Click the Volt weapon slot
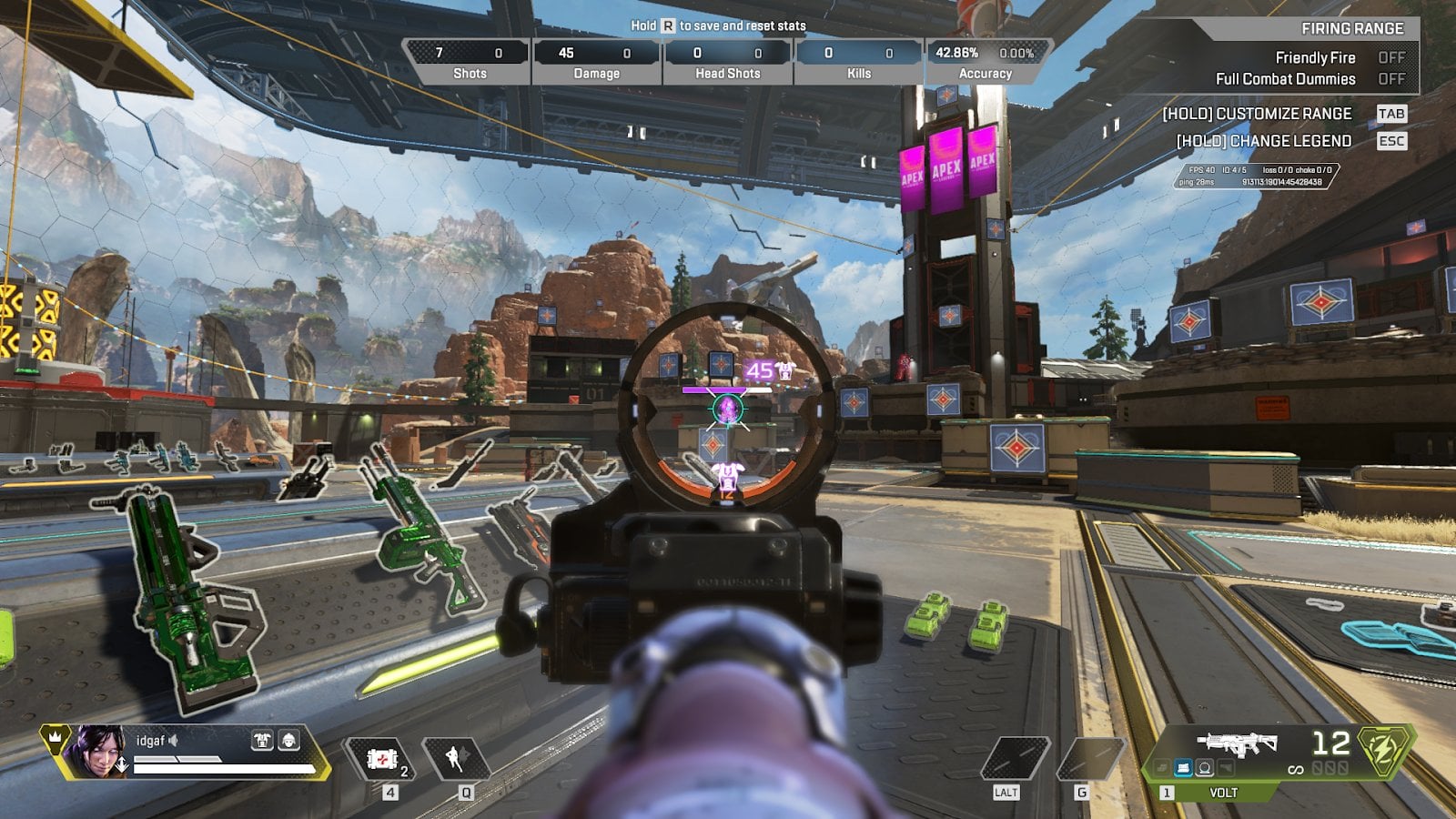The image size is (1456, 819). point(1239,744)
